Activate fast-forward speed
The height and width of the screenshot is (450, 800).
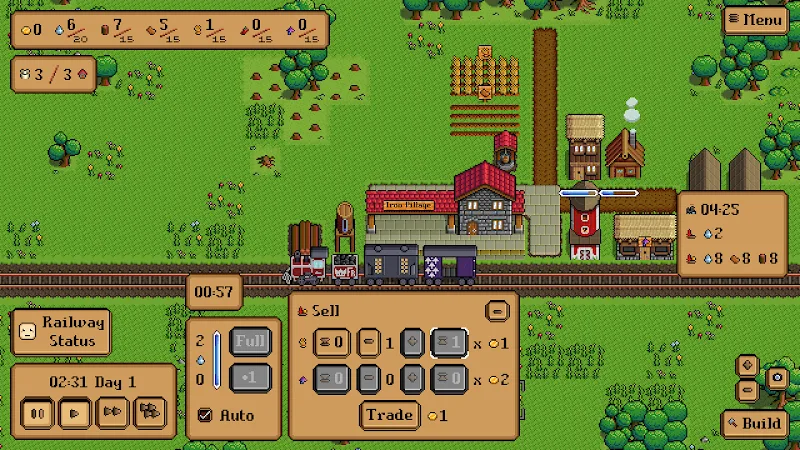pos(112,412)
